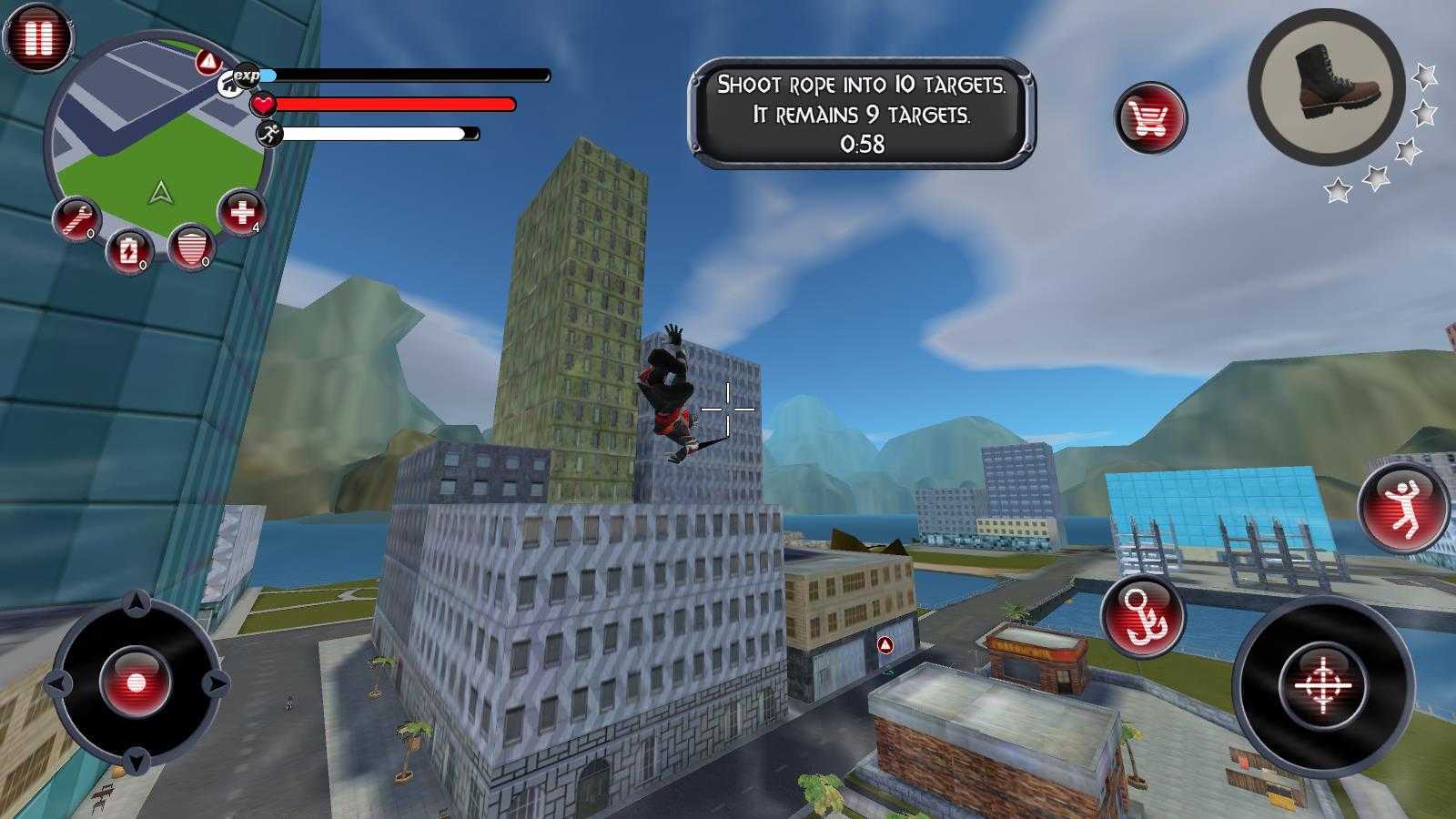Use the red cross medkit item
1456x819 pixels.
point(241,213)
